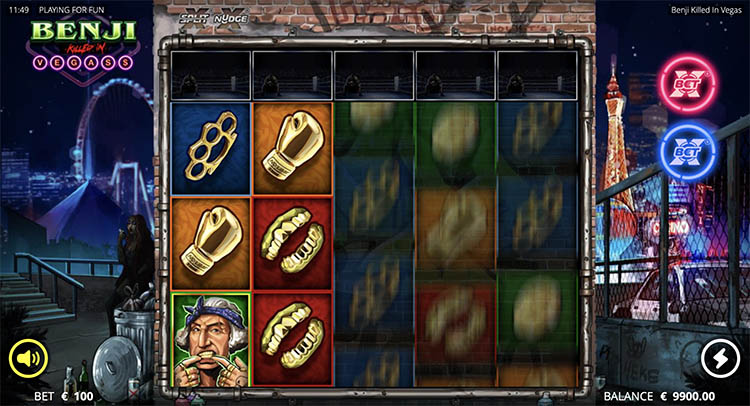Toggle the yellow sound speaker button
The width and height of the screenshot is (750, 406).
pyautogui.click(x=29, y=358)
